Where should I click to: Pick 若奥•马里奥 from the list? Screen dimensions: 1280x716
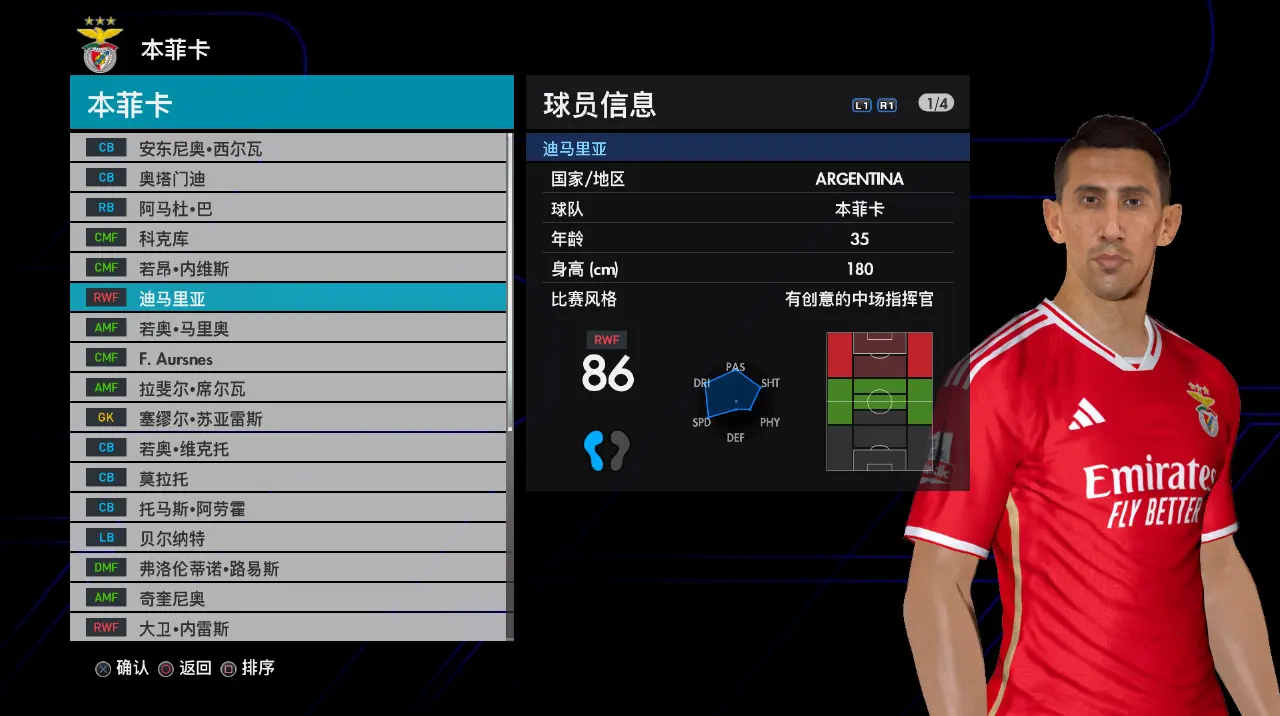[x=288, y=328]
